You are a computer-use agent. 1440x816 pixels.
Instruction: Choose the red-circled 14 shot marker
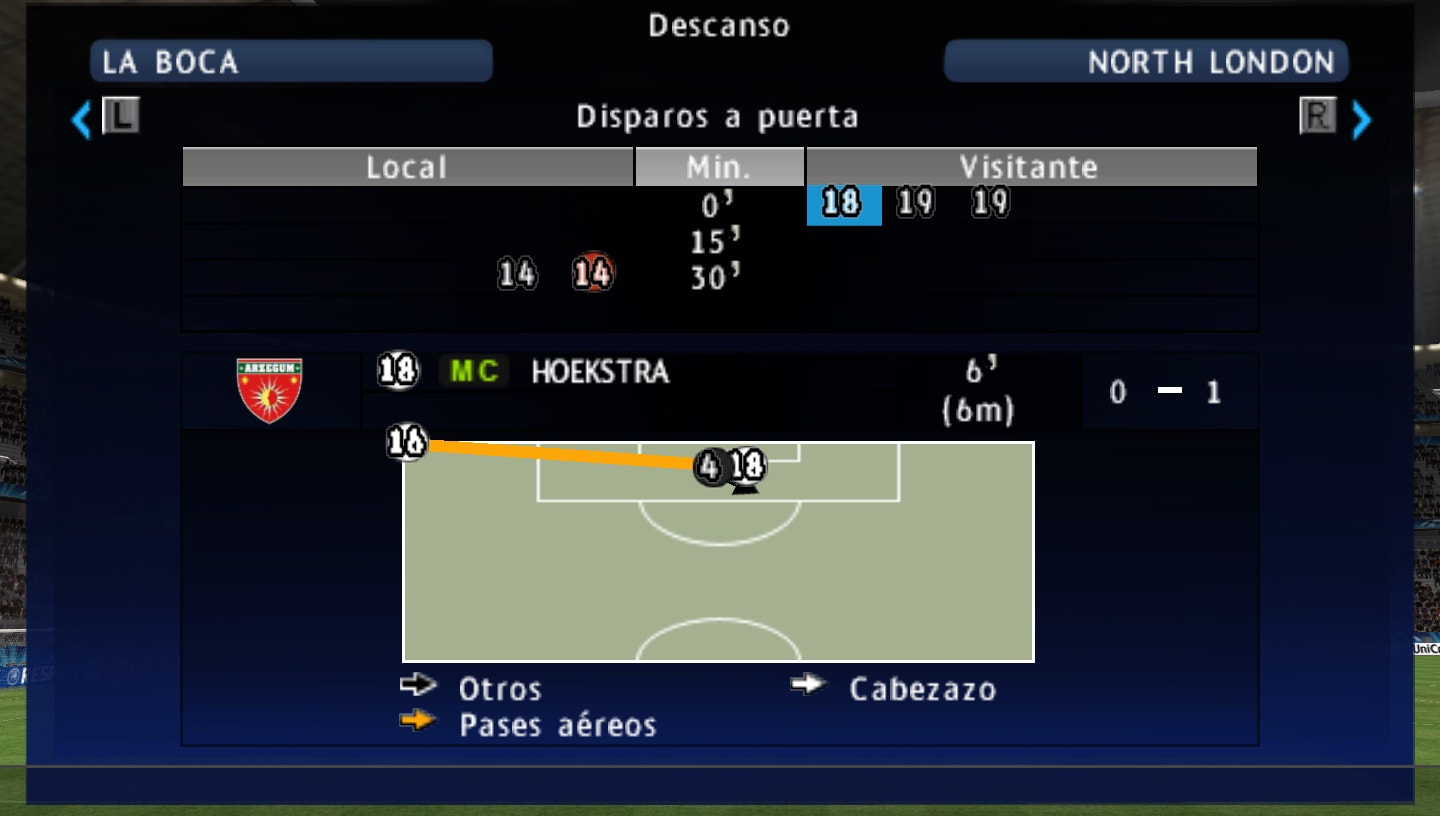click(x=593, y=273)
